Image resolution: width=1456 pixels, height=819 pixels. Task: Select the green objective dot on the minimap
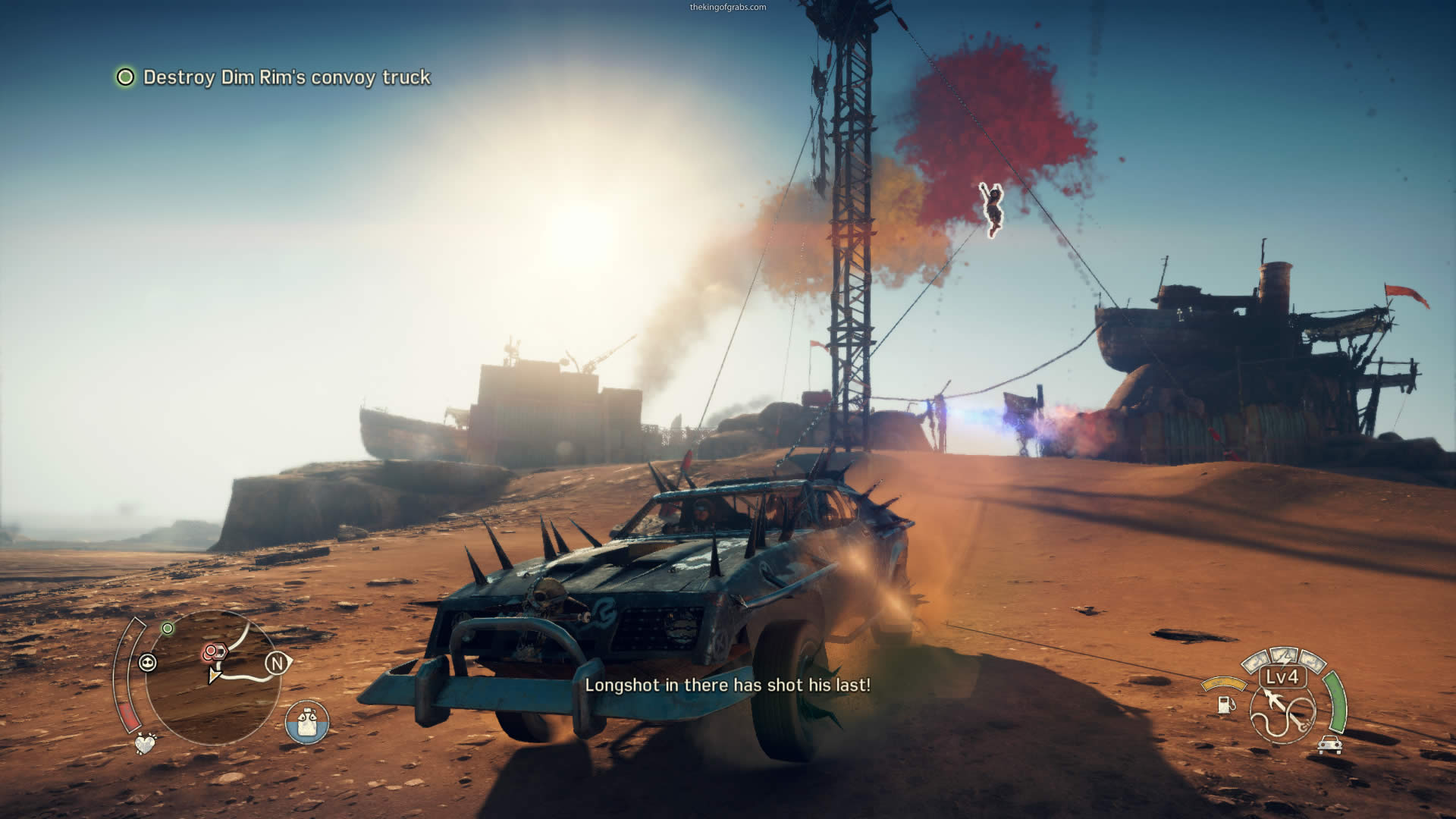pos(168,629)
